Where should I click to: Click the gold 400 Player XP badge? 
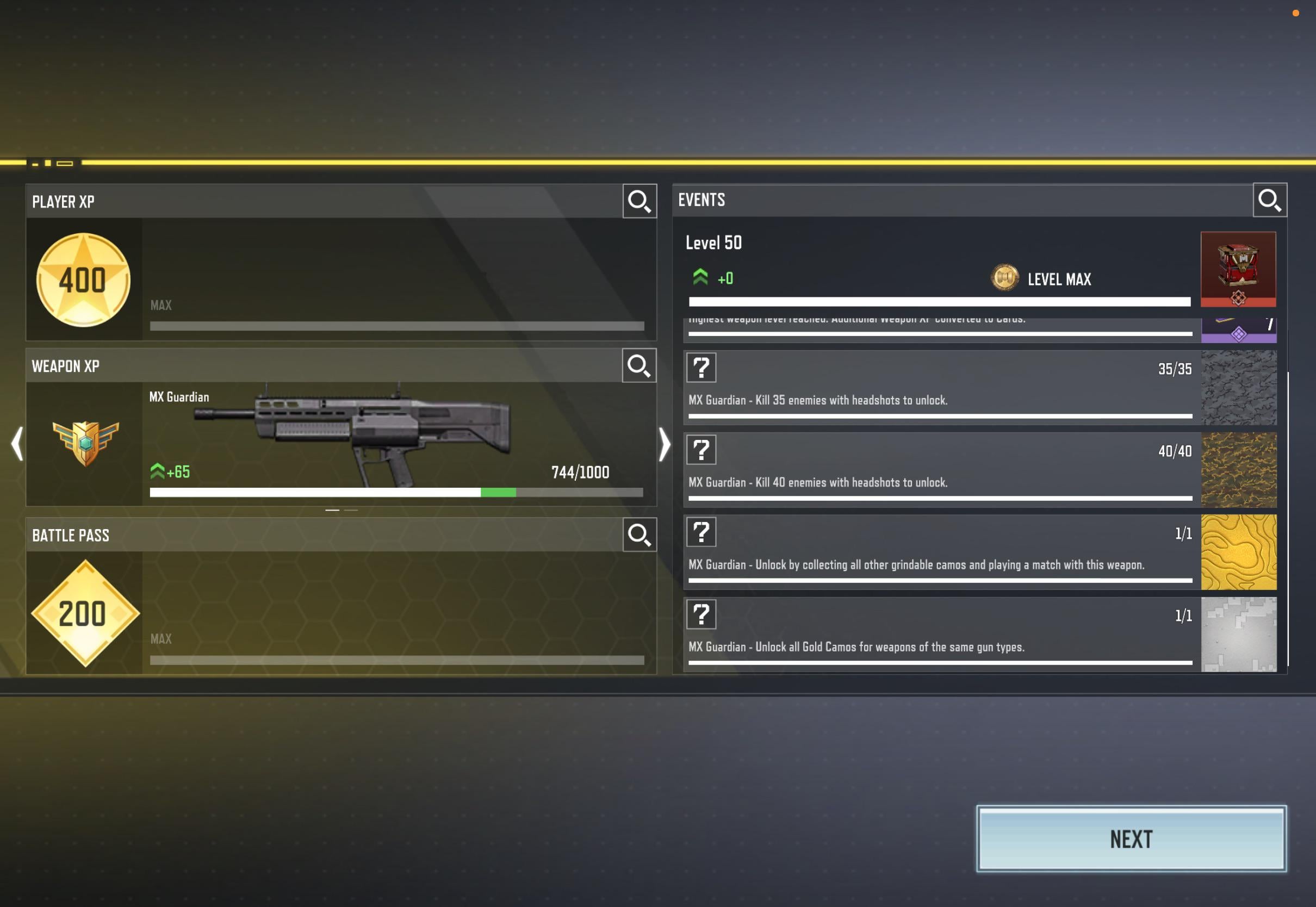click(x=84, y=279)
